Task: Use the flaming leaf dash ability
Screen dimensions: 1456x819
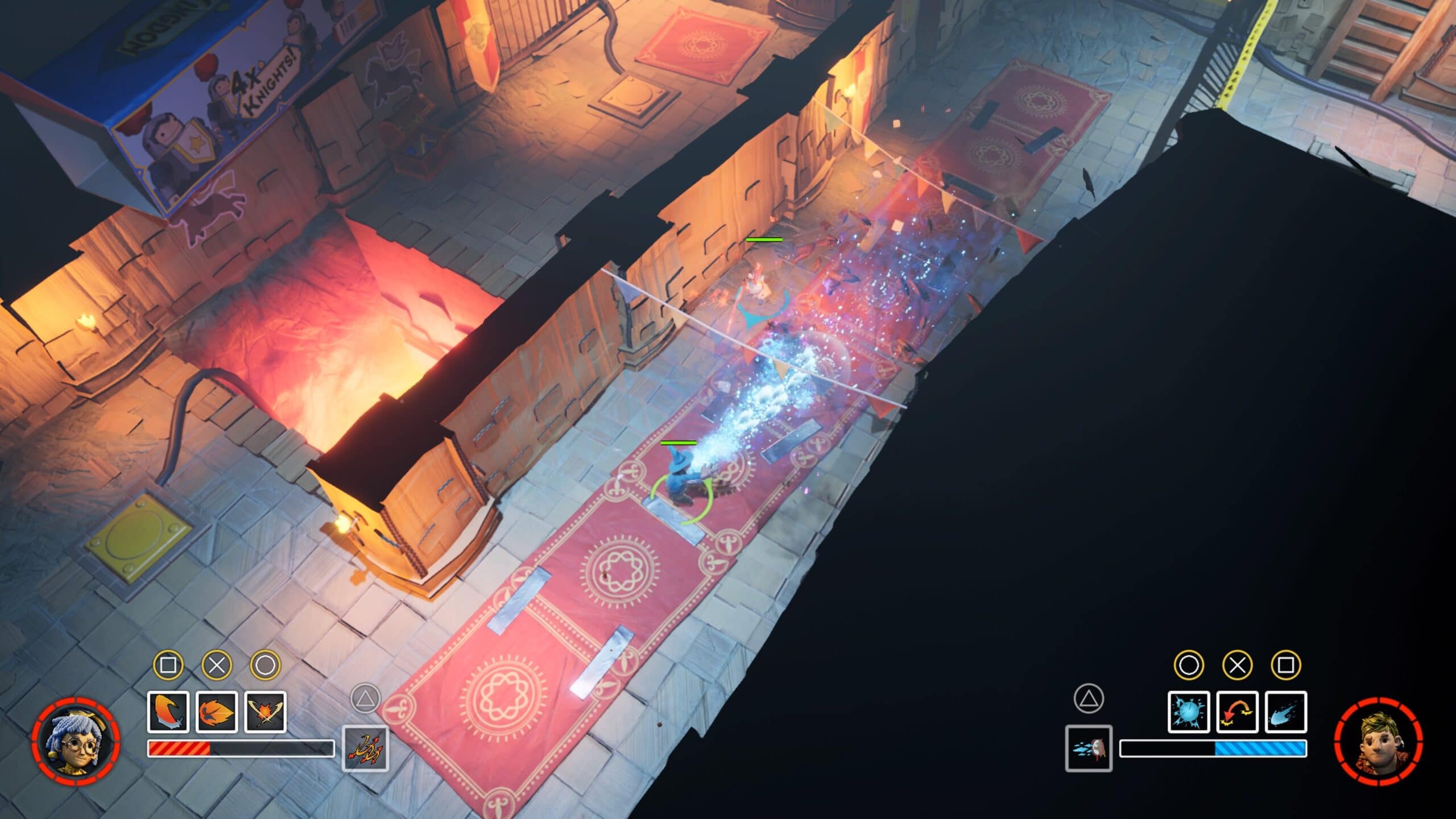Action: pyautogui.click(x=217, y=712)
